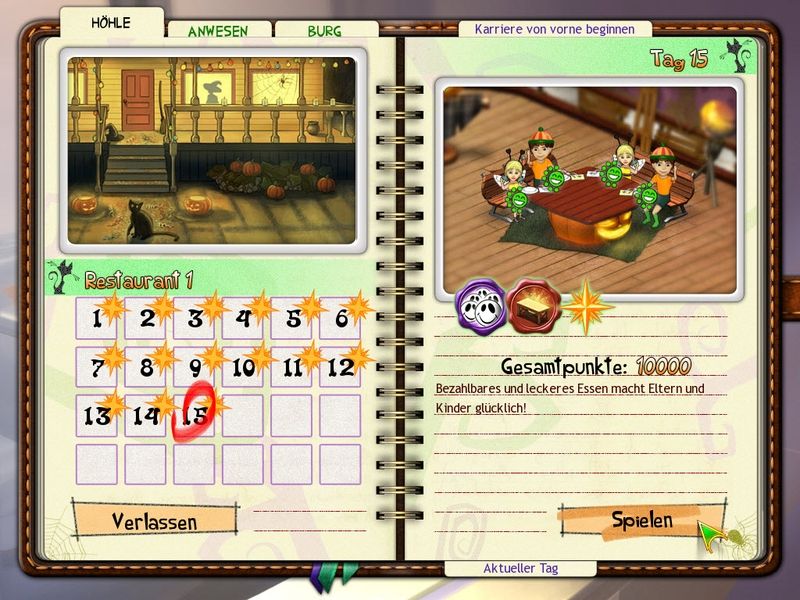Select day 1 tile

97,319
